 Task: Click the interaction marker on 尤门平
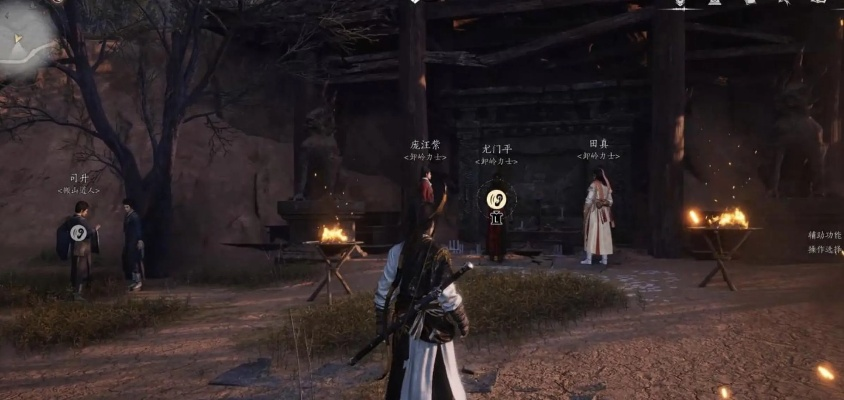(x=495, y=199)
